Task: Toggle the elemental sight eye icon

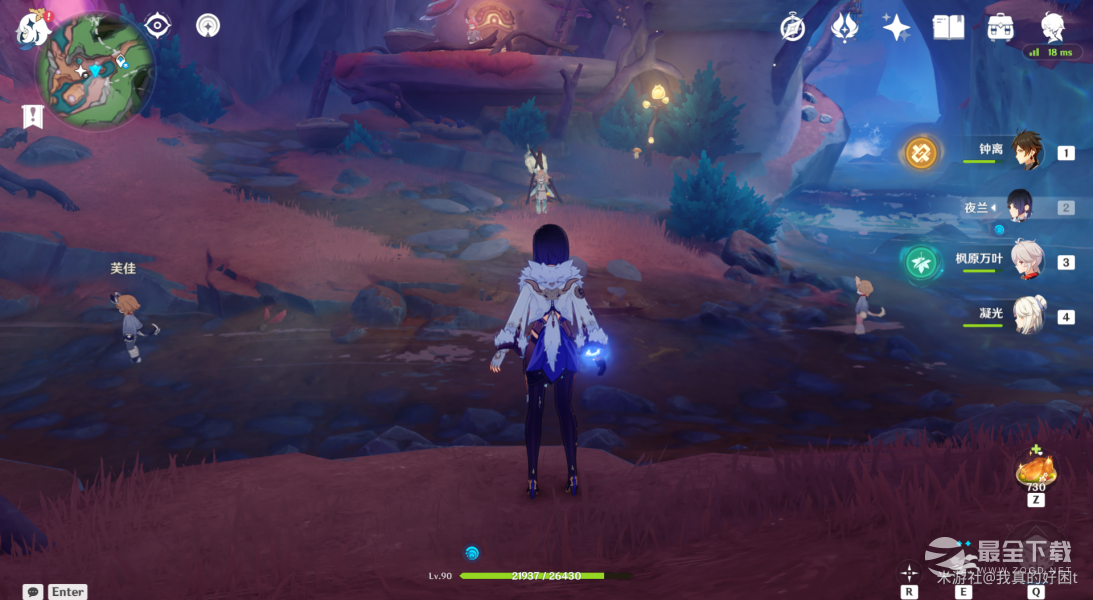Action: click(158, 25)
